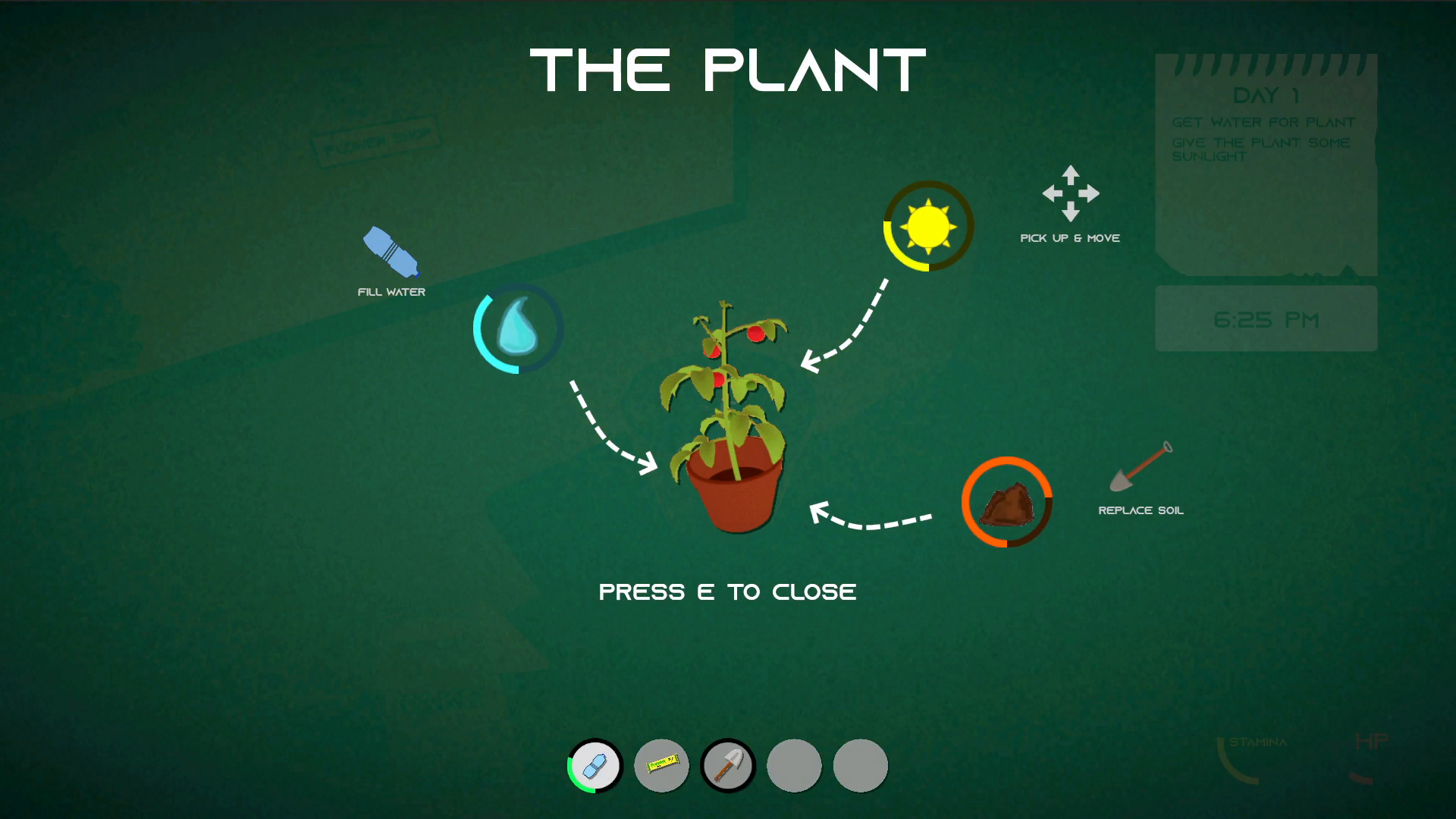Screen dimensions: 1456x819
Task: Click an empty hotbar slot
Action: tap(794, 766)
